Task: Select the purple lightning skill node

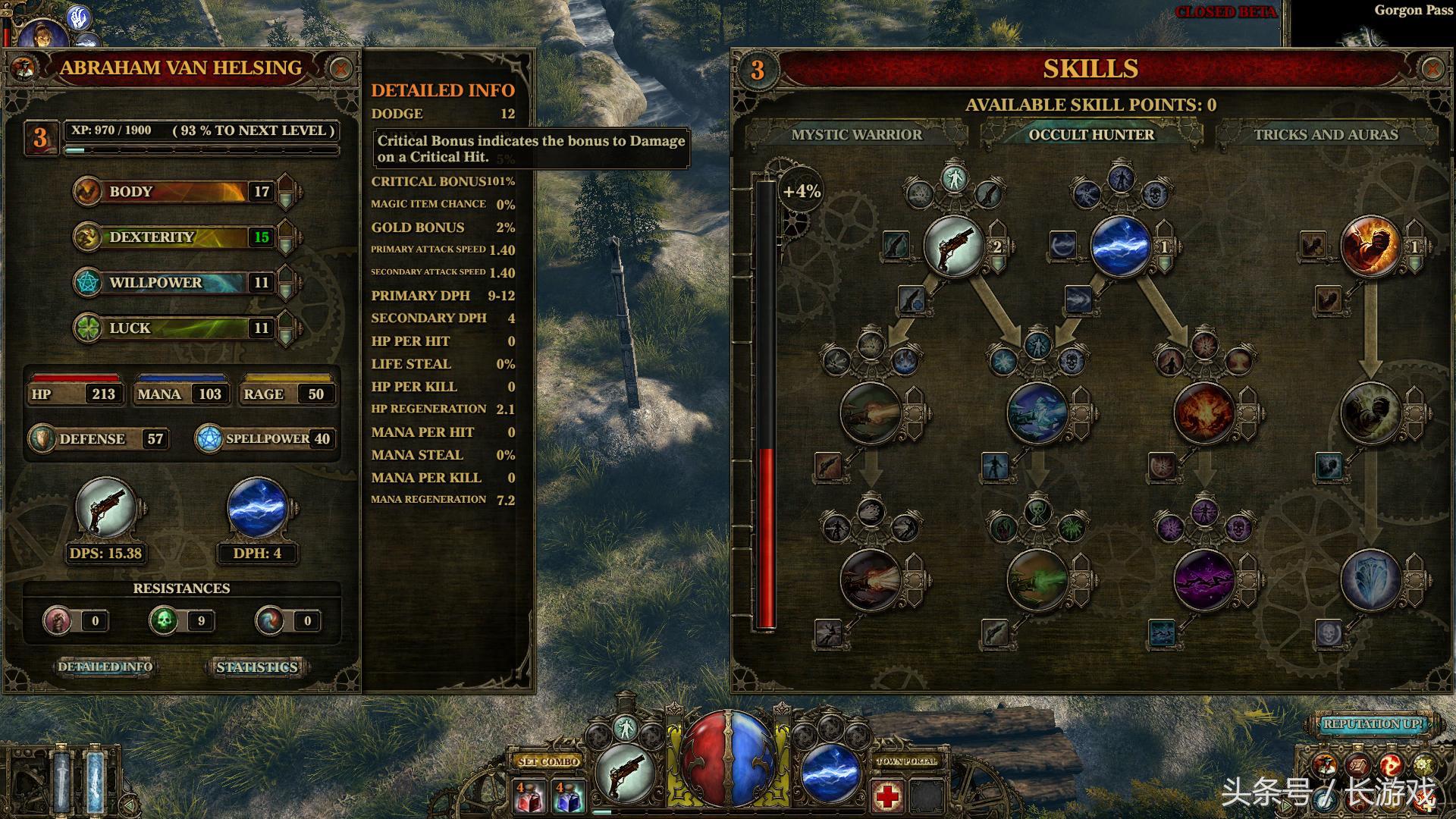Action: click(x=1203, y=580)
